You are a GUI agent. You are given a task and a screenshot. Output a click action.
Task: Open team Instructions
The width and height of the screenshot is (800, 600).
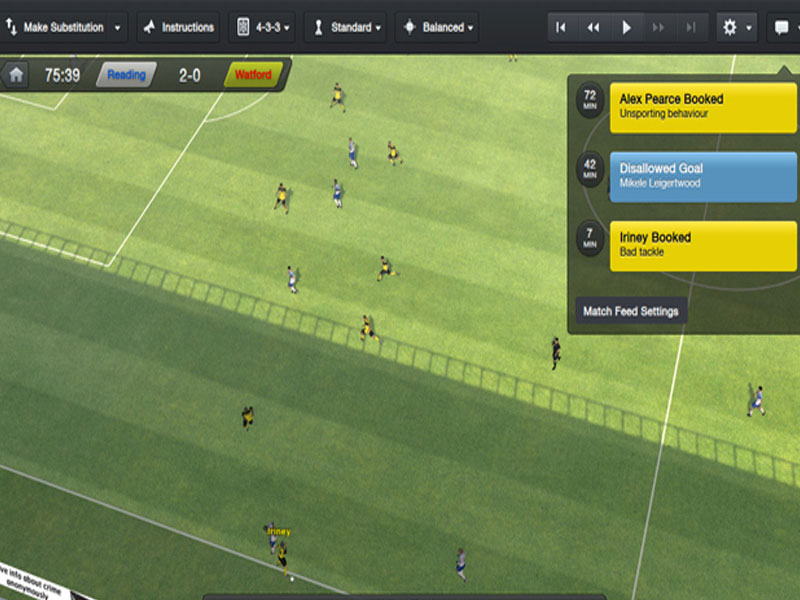tap(178, 27)
